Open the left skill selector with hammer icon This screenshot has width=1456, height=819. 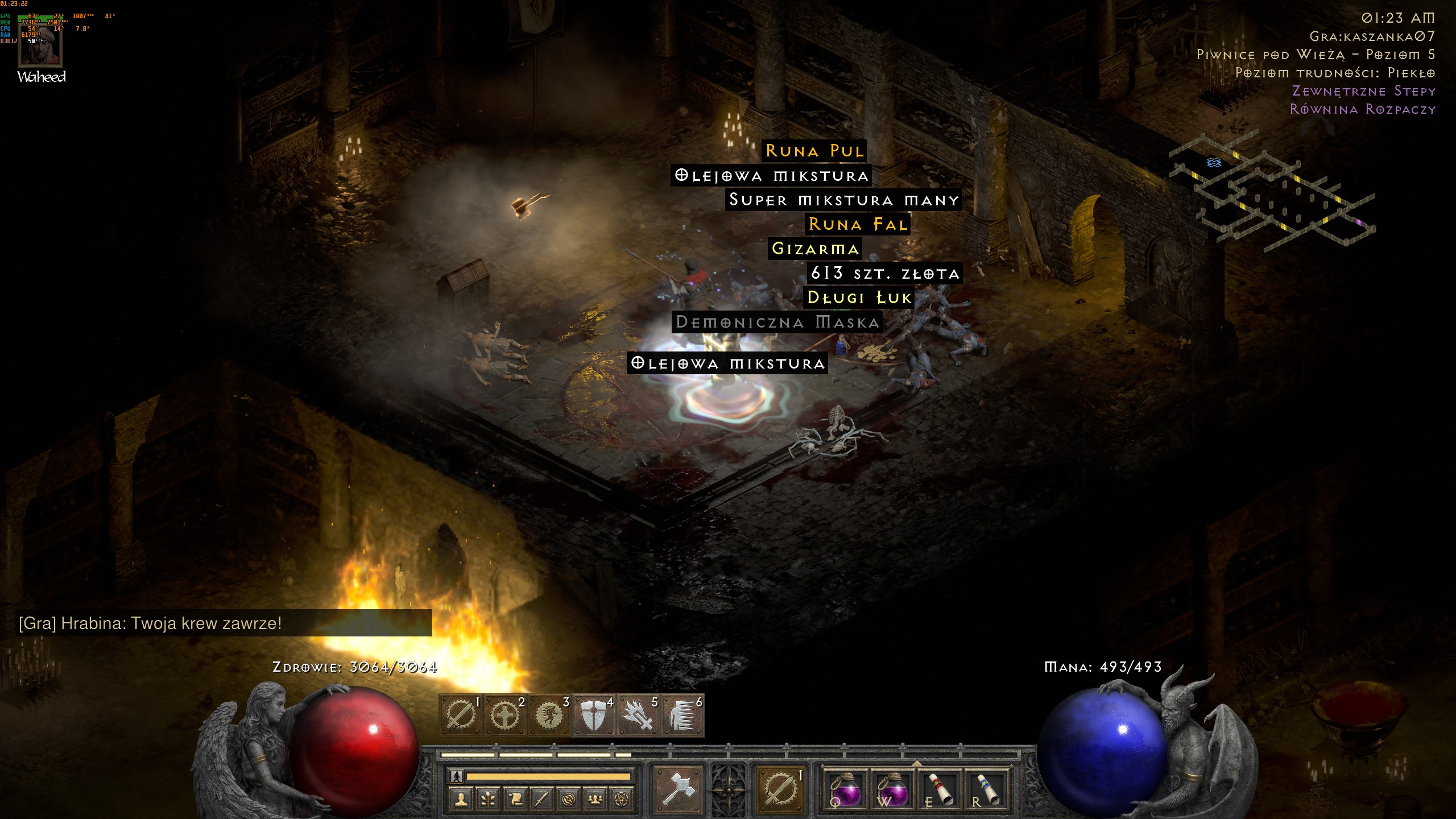point(679,788)
